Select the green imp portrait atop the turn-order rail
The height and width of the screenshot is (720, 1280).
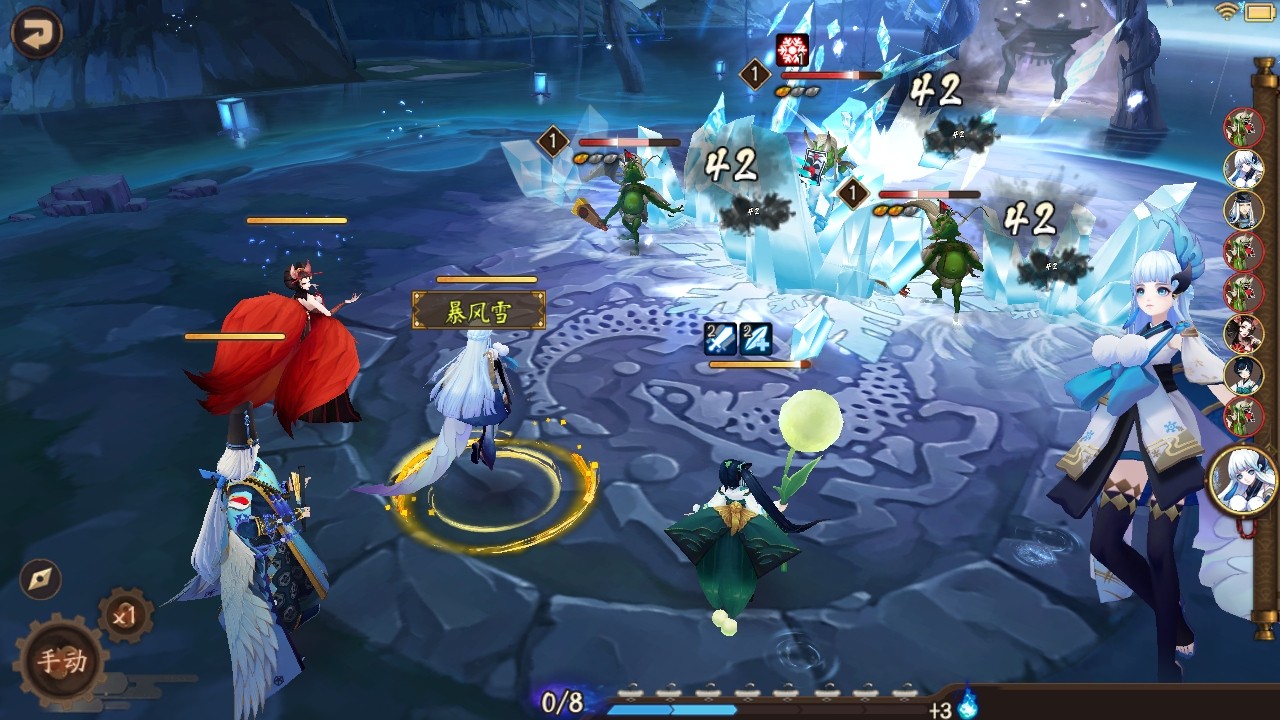[1242, 130]
